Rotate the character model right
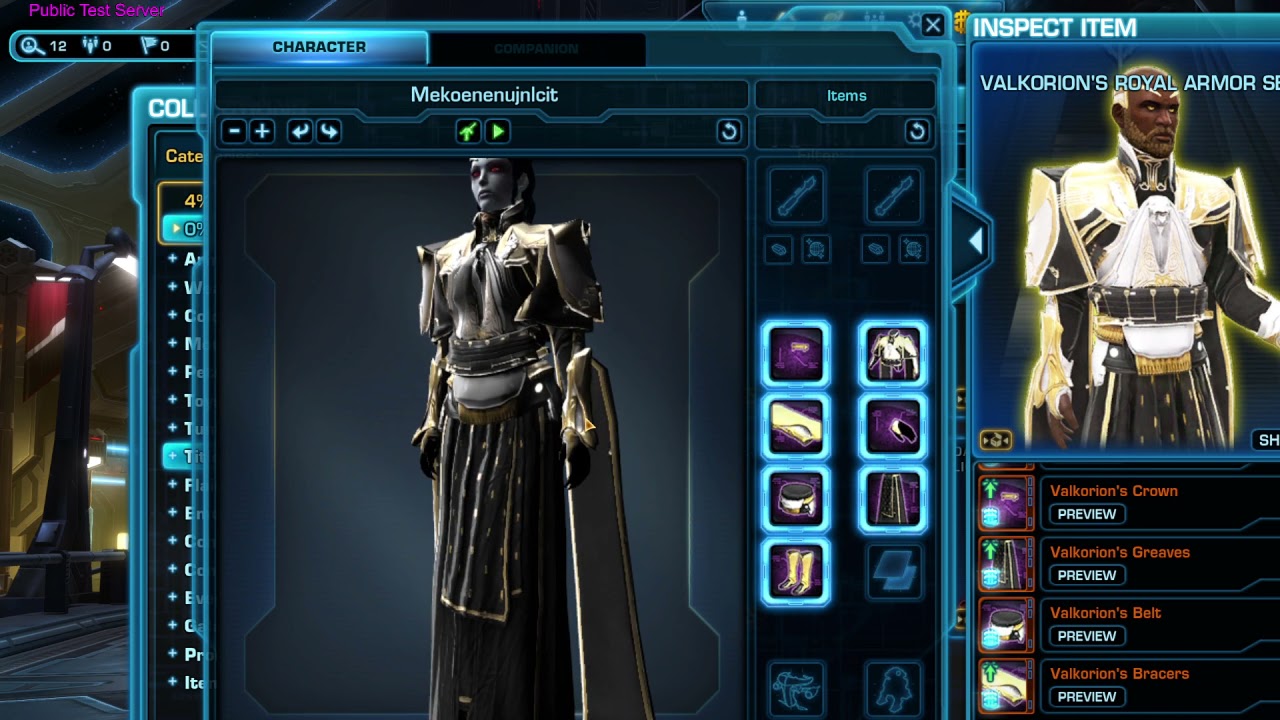Image resolution: width=1280 pixels, height=720 pixels. (x=328, y=131)
